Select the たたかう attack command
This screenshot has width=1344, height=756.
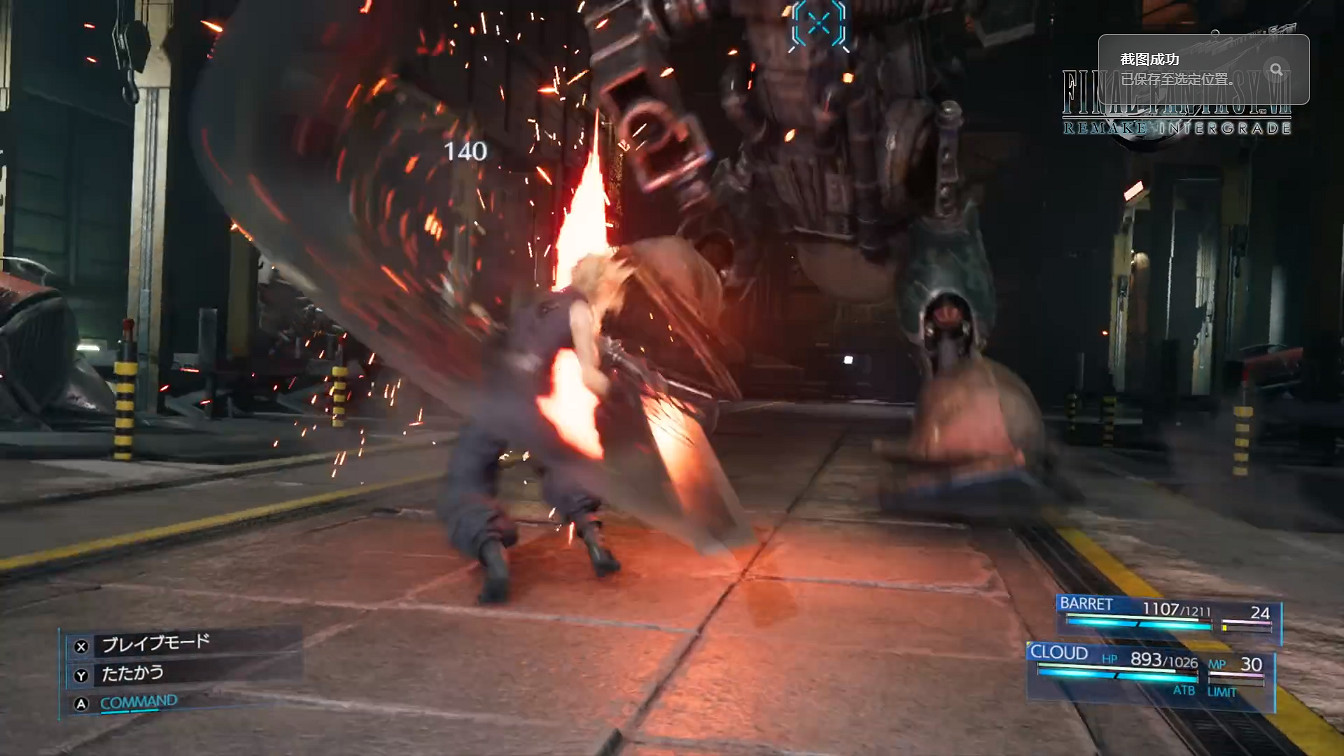coord(135,673)
